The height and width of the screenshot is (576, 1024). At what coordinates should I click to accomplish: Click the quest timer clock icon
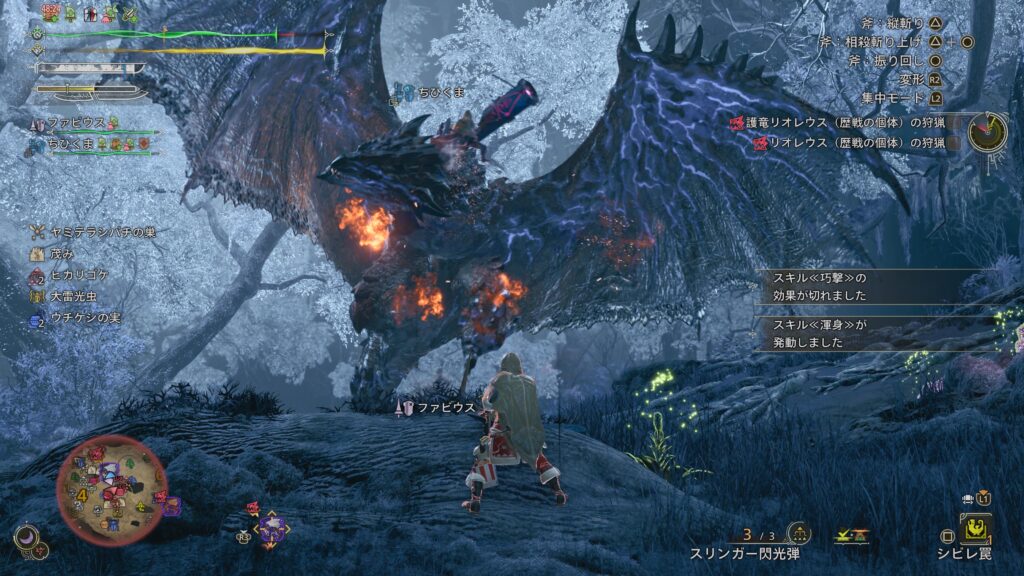click(986, 130)
